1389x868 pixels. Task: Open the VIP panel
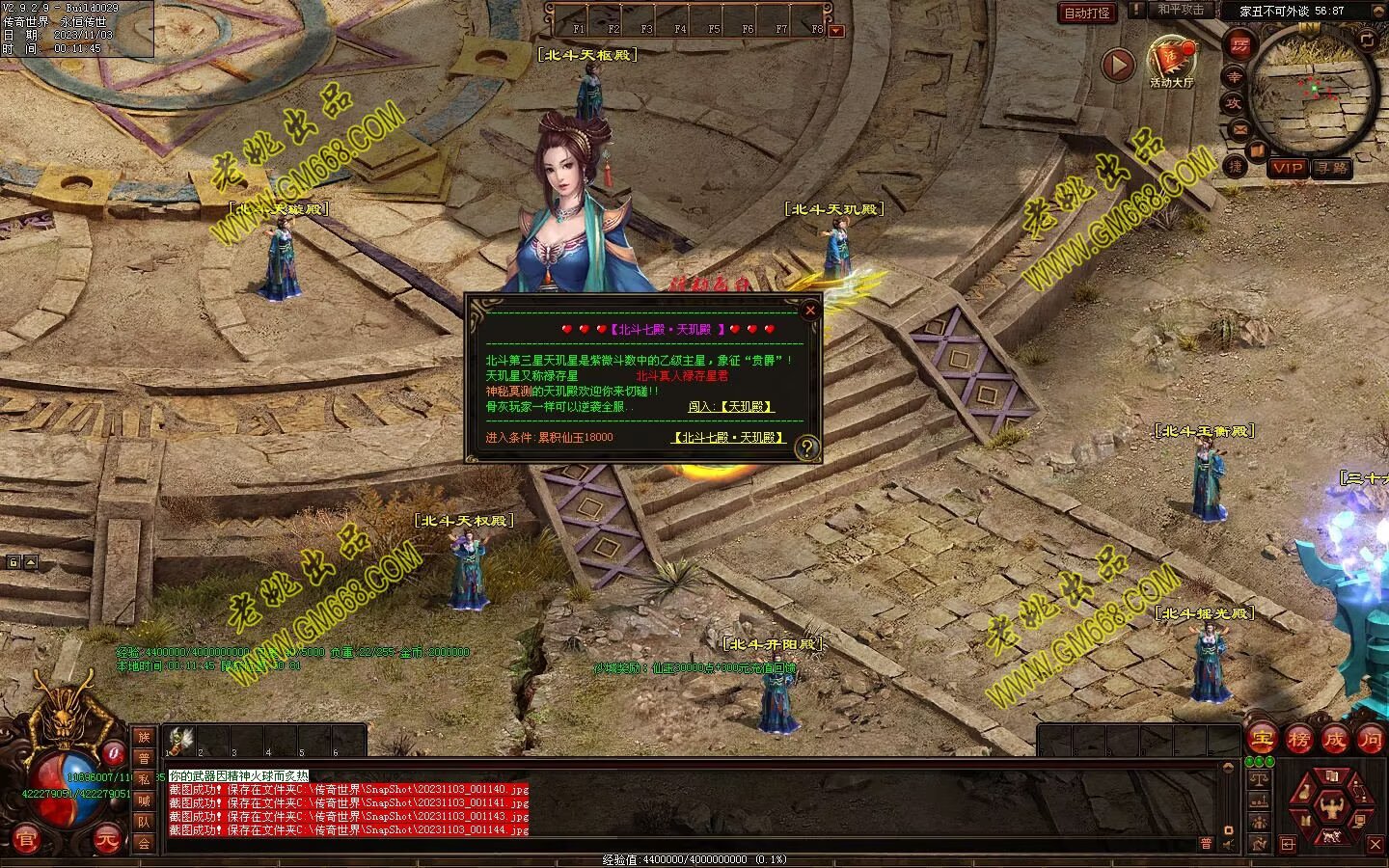1287,168
